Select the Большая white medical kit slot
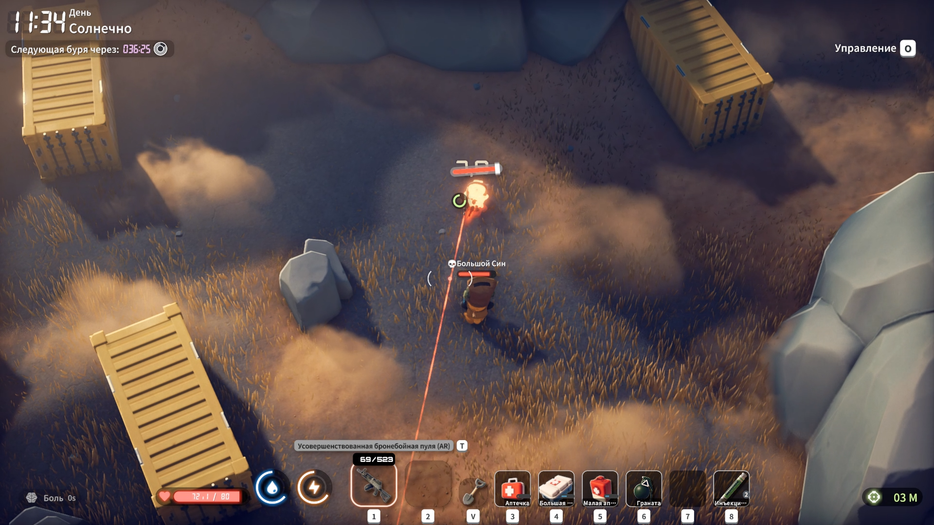Viewport: 934px width, 525px height. point(556,488)
